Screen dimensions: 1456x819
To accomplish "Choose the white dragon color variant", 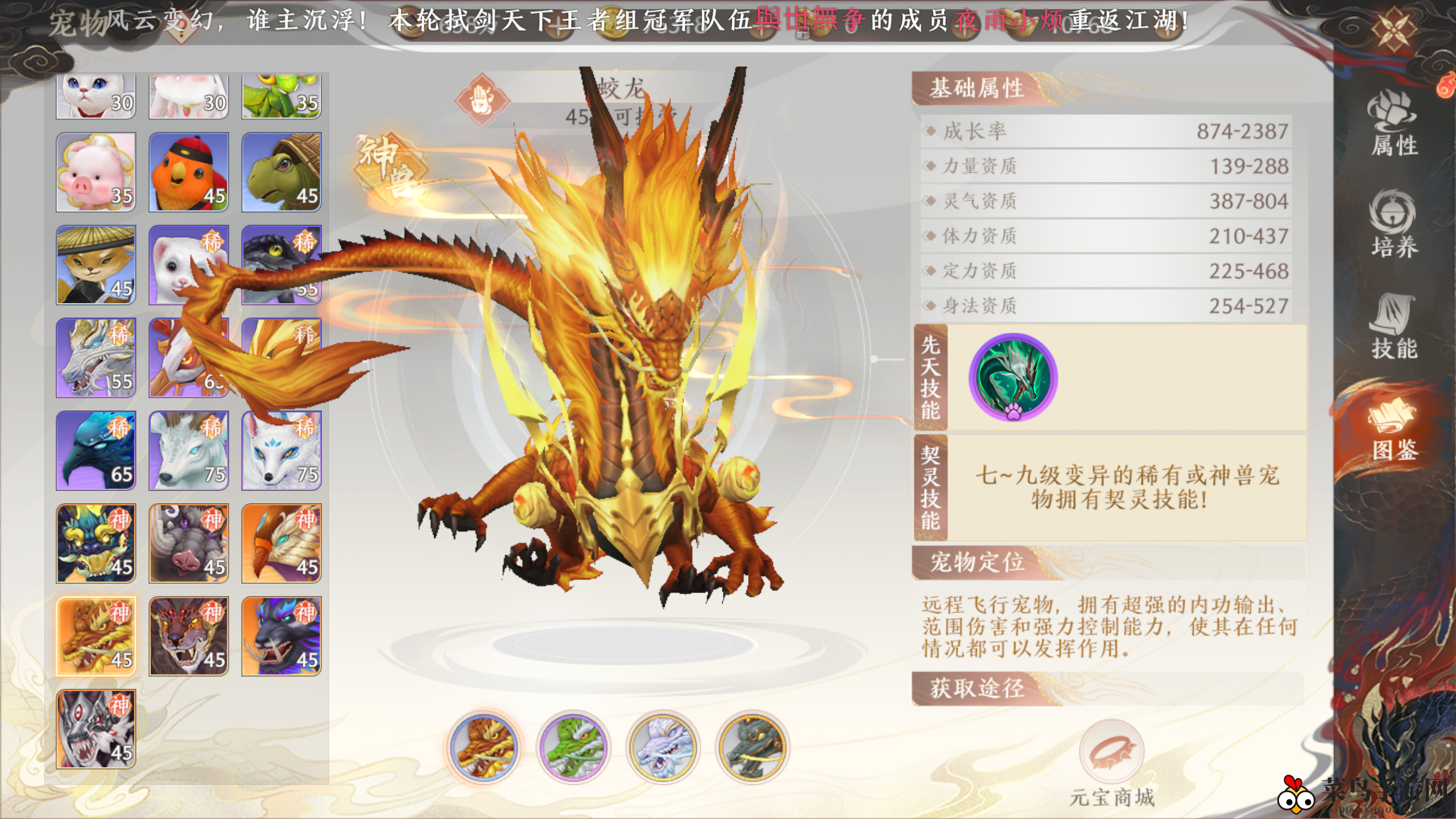I will click(663, 747).
